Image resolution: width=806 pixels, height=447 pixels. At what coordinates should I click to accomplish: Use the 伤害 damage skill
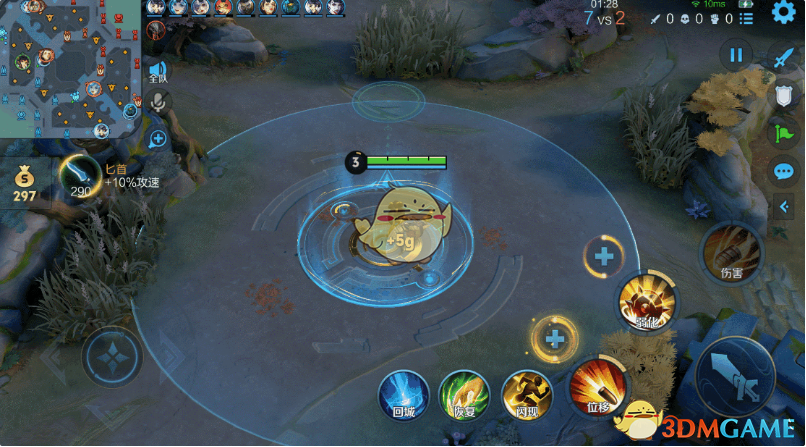[x=731, y=252]
